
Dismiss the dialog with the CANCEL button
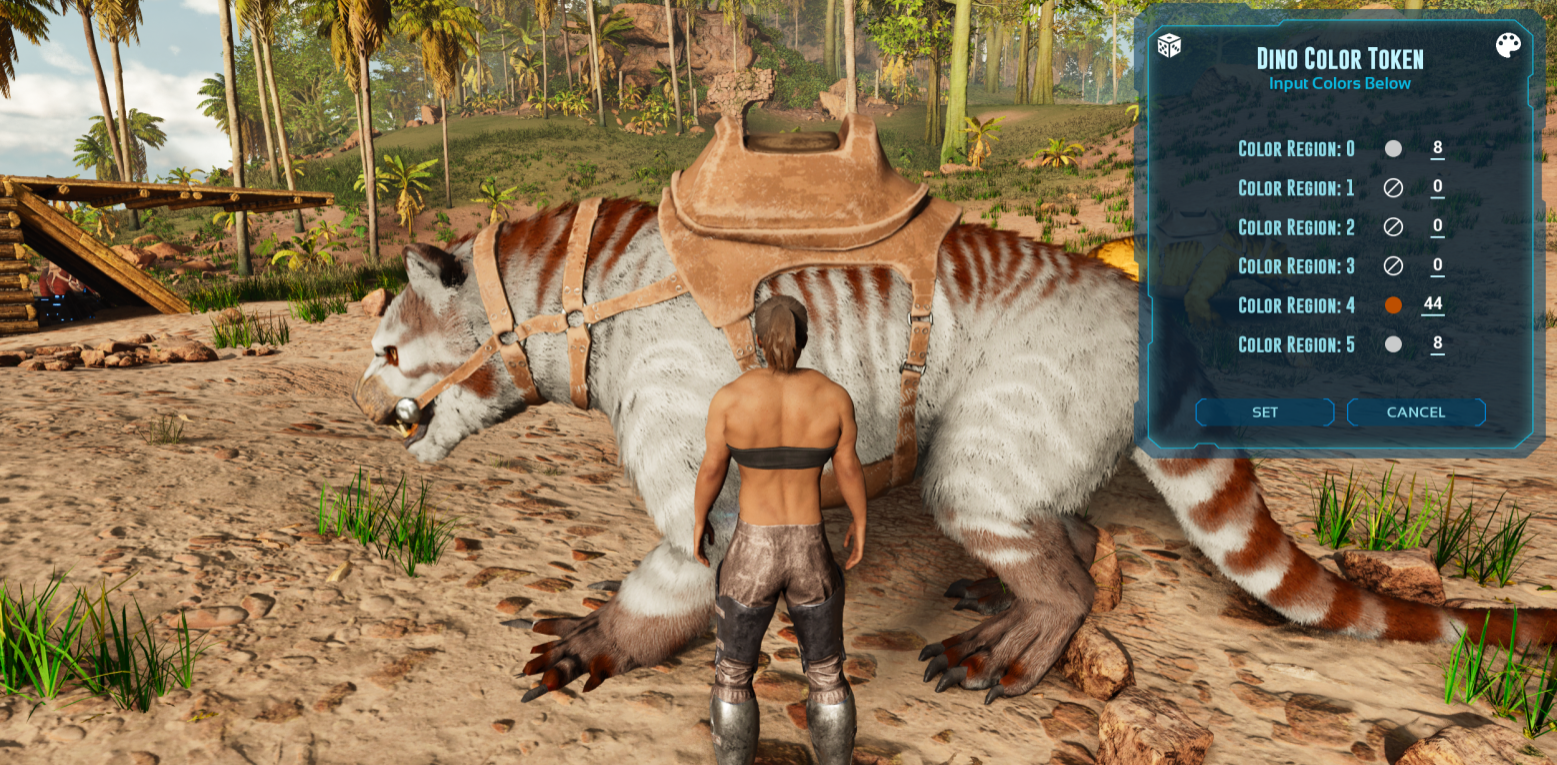[1416, 412]
